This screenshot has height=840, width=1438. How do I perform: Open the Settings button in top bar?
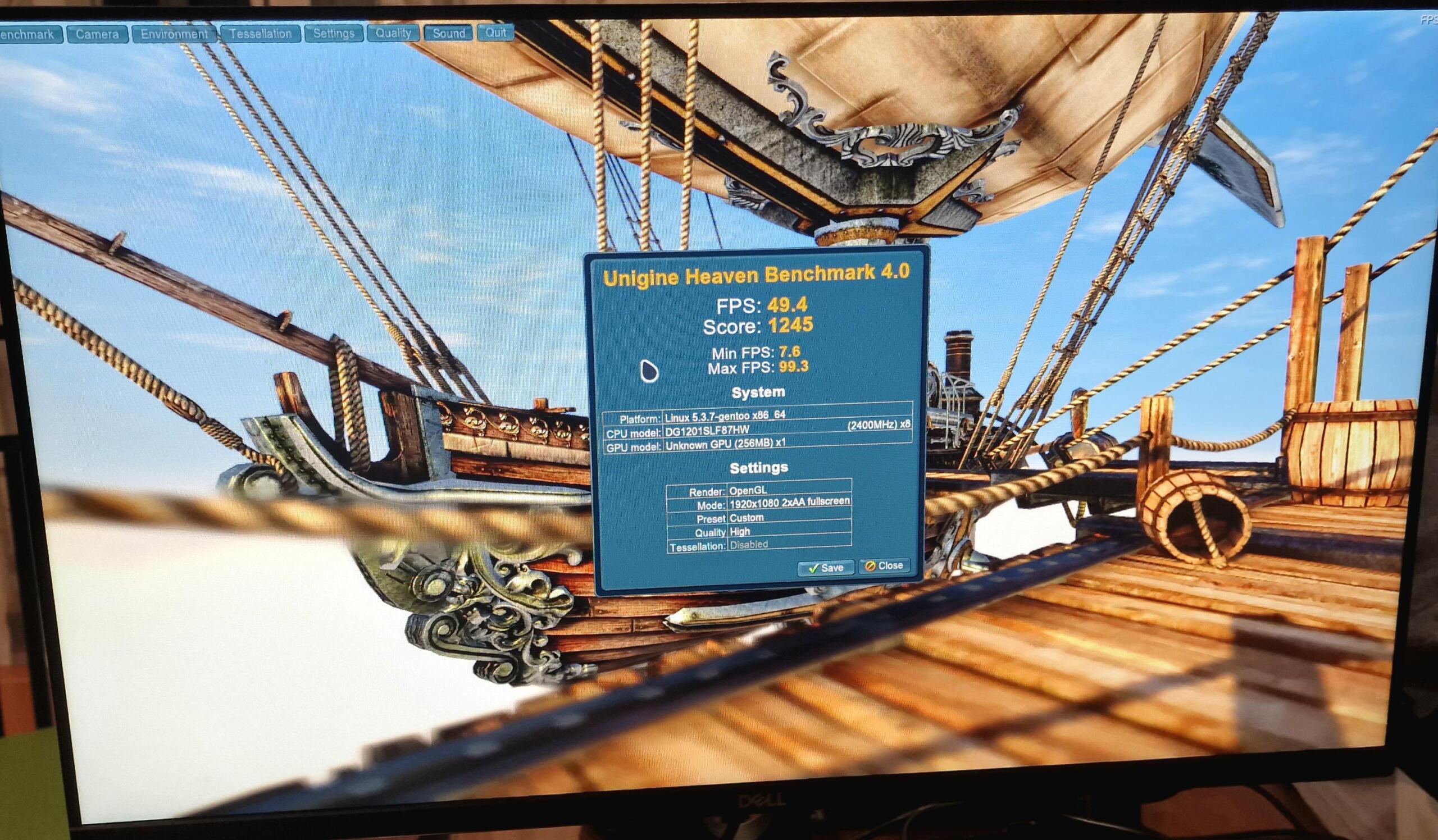click(334, 34)
